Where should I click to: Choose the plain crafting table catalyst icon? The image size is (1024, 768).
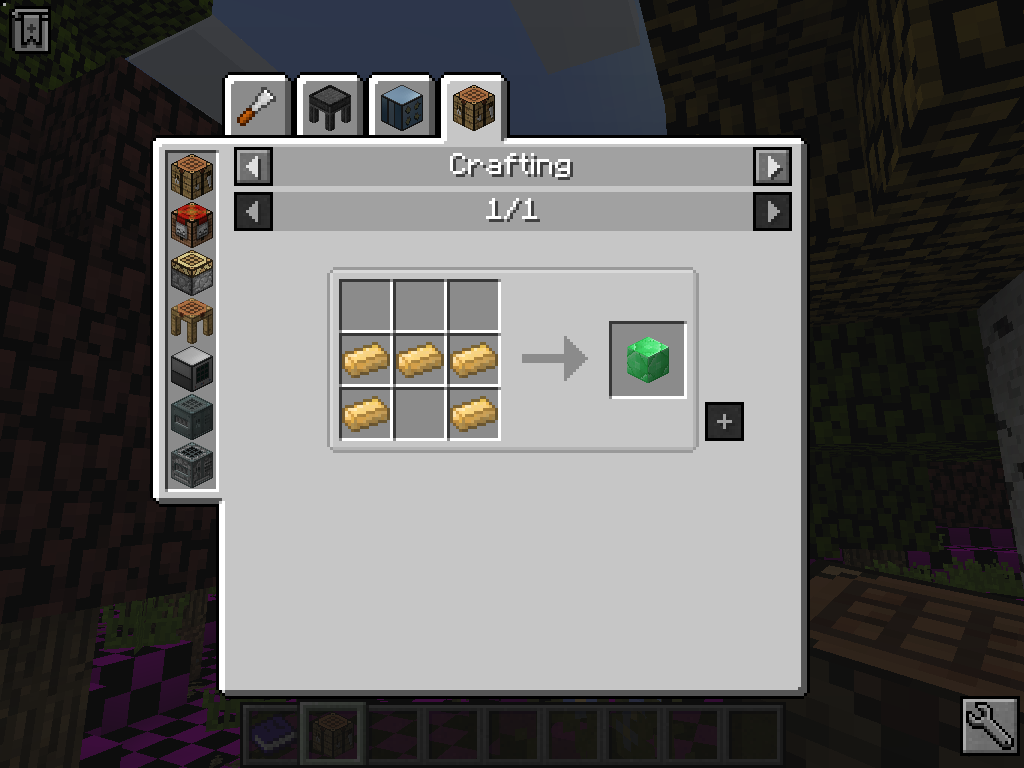[191, 176]
